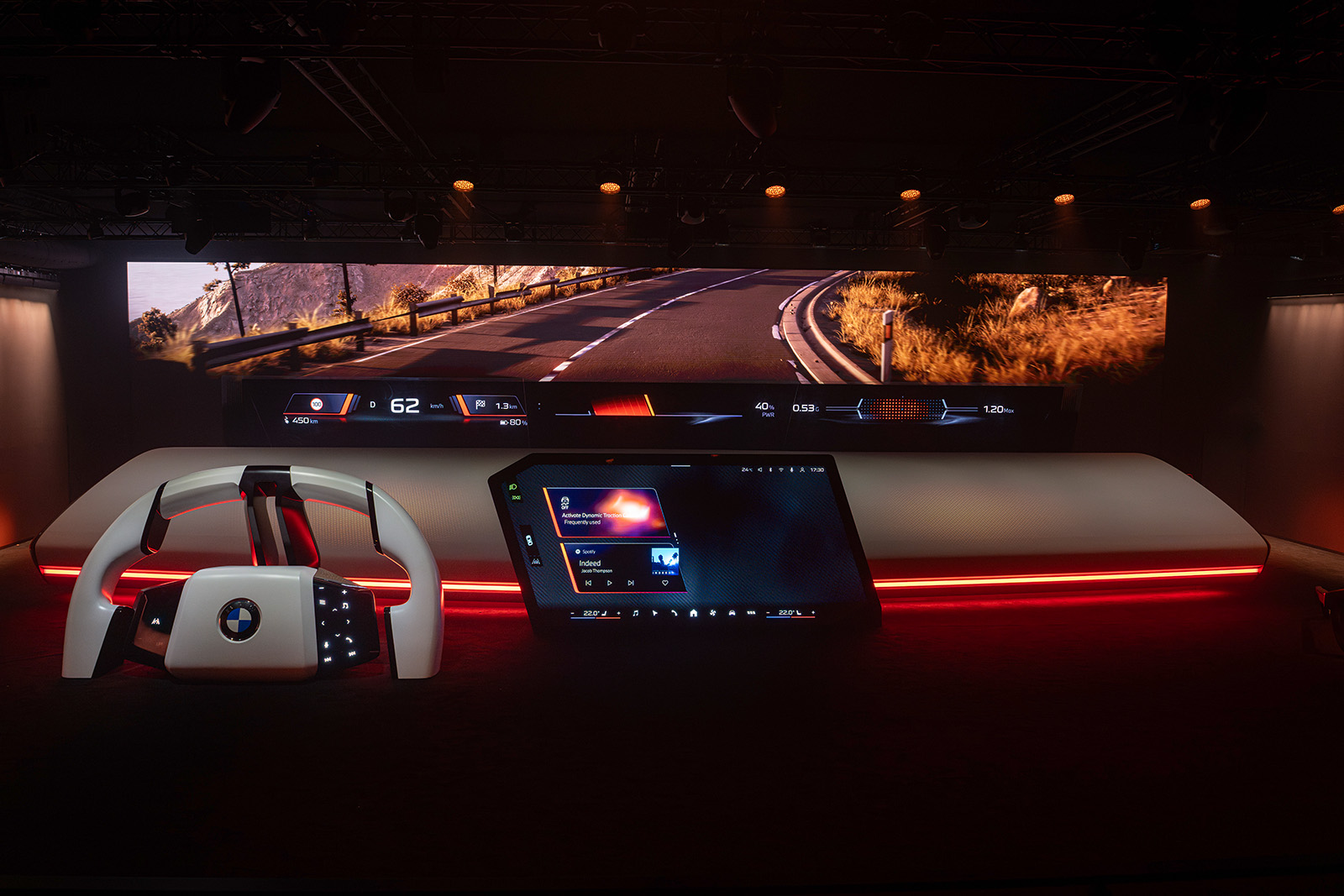The width and height of the screenshot is (1344, 896).
Task: Open the car vehicle settings icon
Action: click(x=732, y=614)
